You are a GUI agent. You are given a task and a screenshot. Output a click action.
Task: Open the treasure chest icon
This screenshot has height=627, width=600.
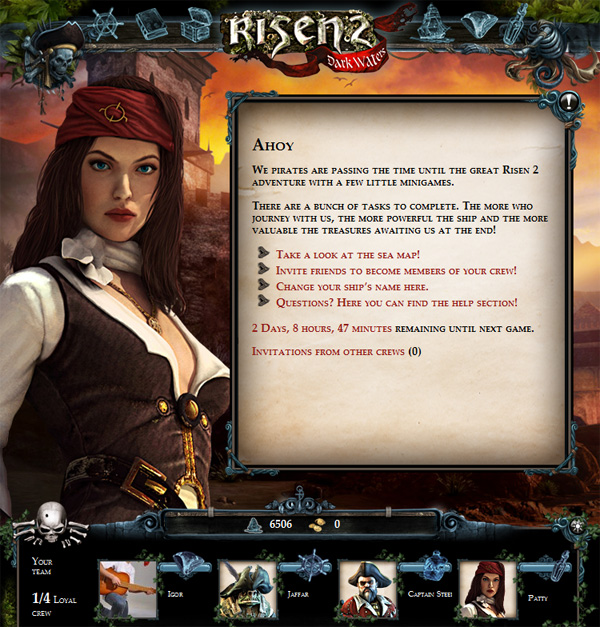196,22
